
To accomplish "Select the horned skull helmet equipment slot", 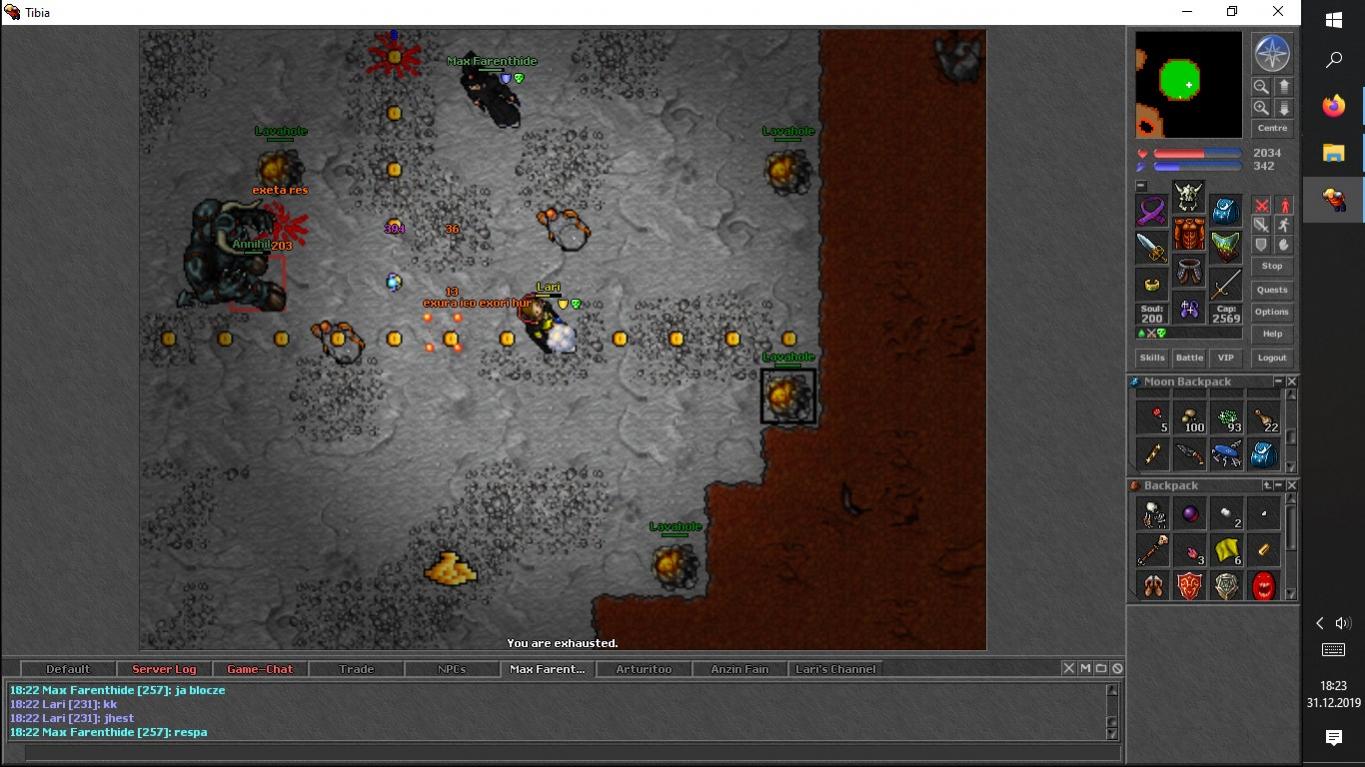I will (1189, 197).
